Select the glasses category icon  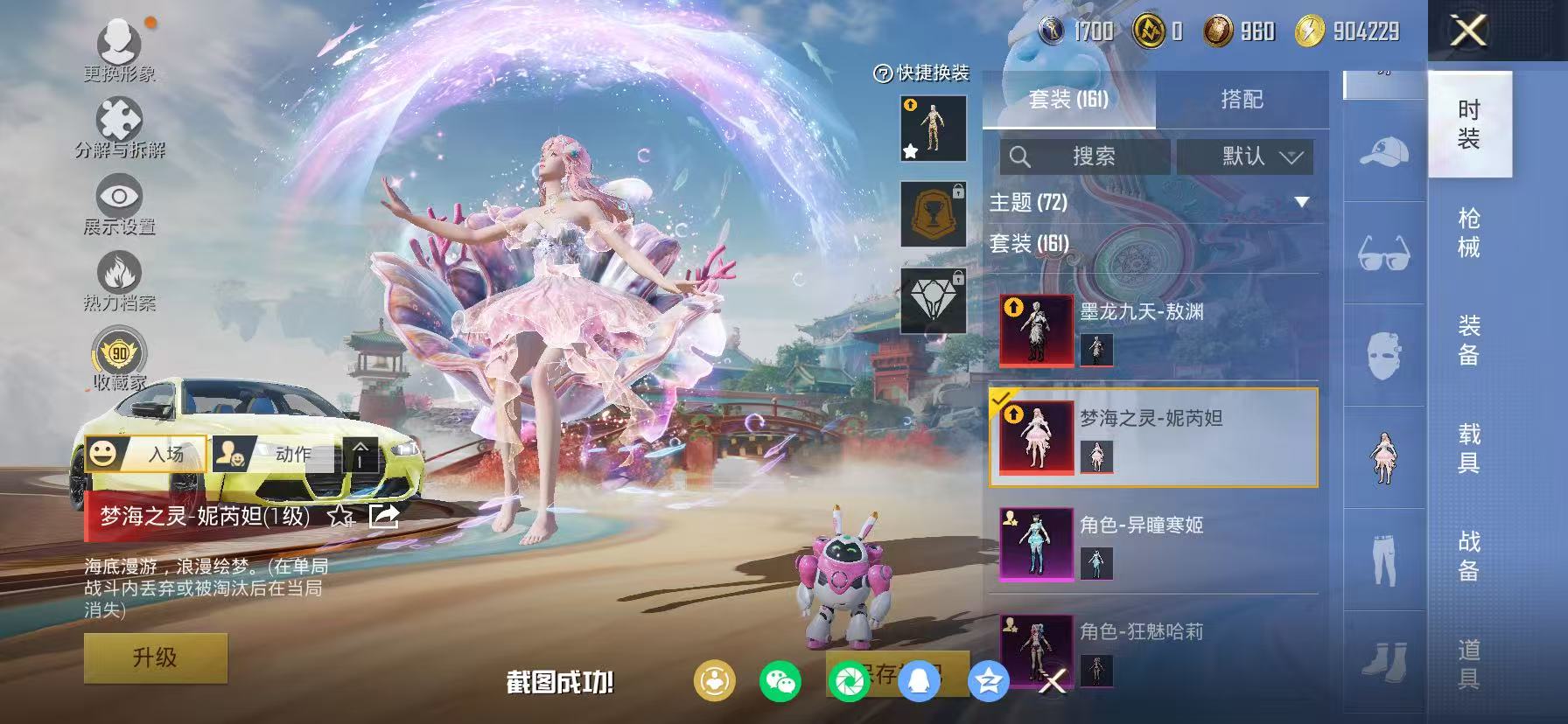[x=1384, y=254]
